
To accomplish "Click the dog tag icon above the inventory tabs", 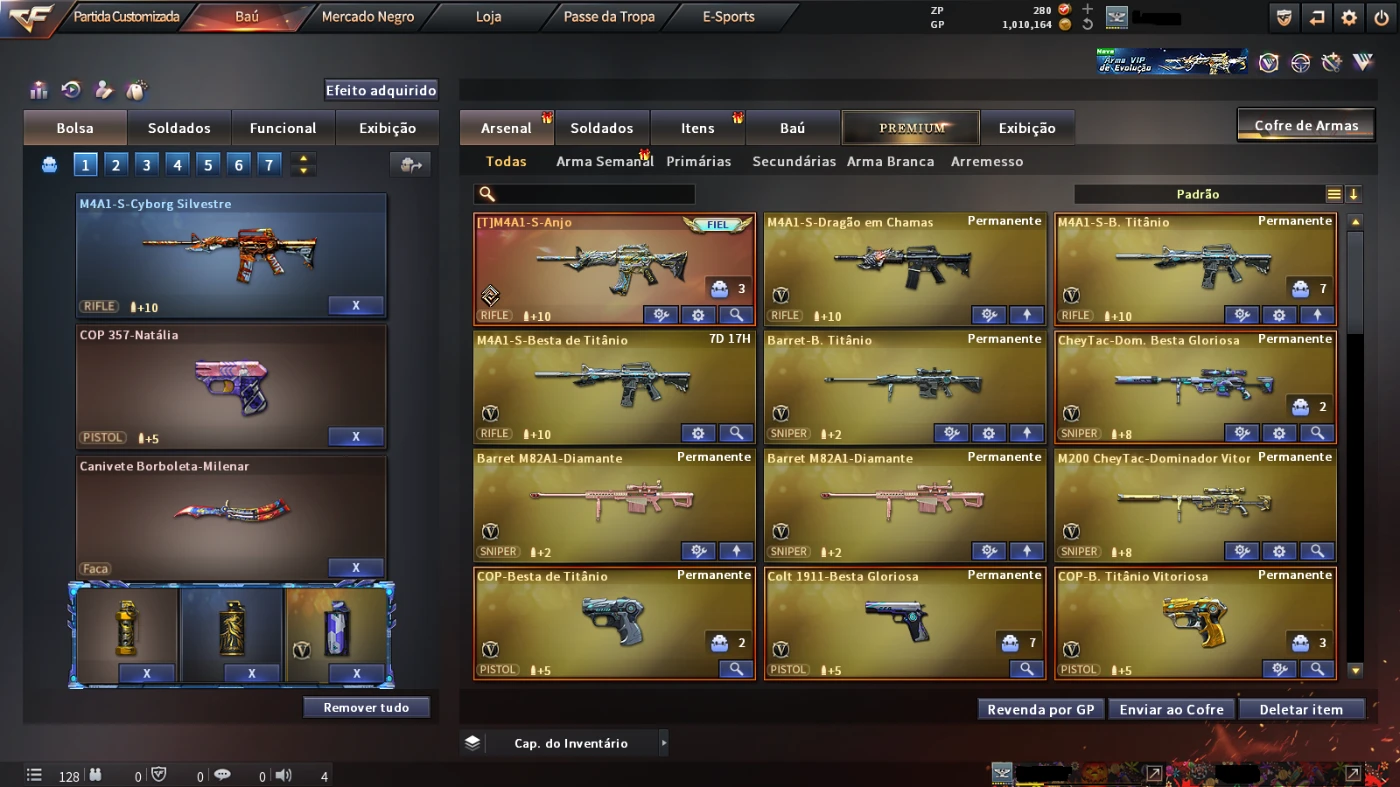I will 136,90.
